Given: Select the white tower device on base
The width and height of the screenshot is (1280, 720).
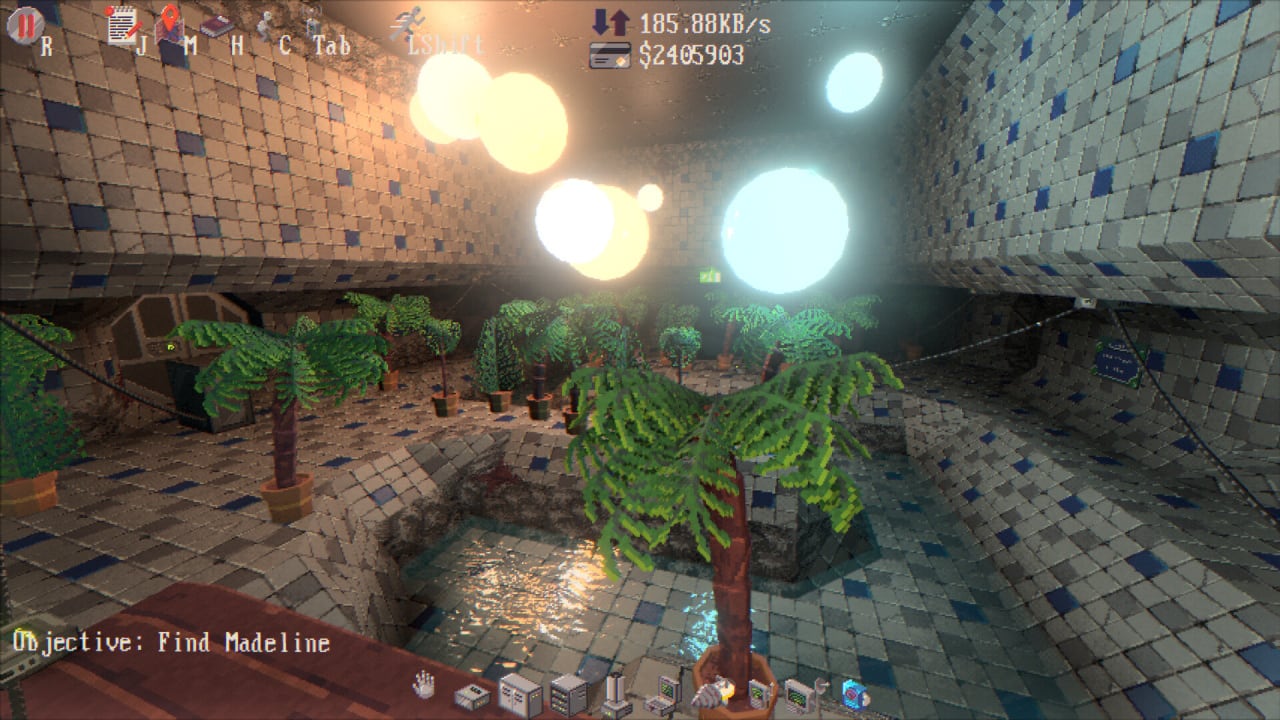Looking at the screenshot, I should pyautogui.click(x=616, y=694).
